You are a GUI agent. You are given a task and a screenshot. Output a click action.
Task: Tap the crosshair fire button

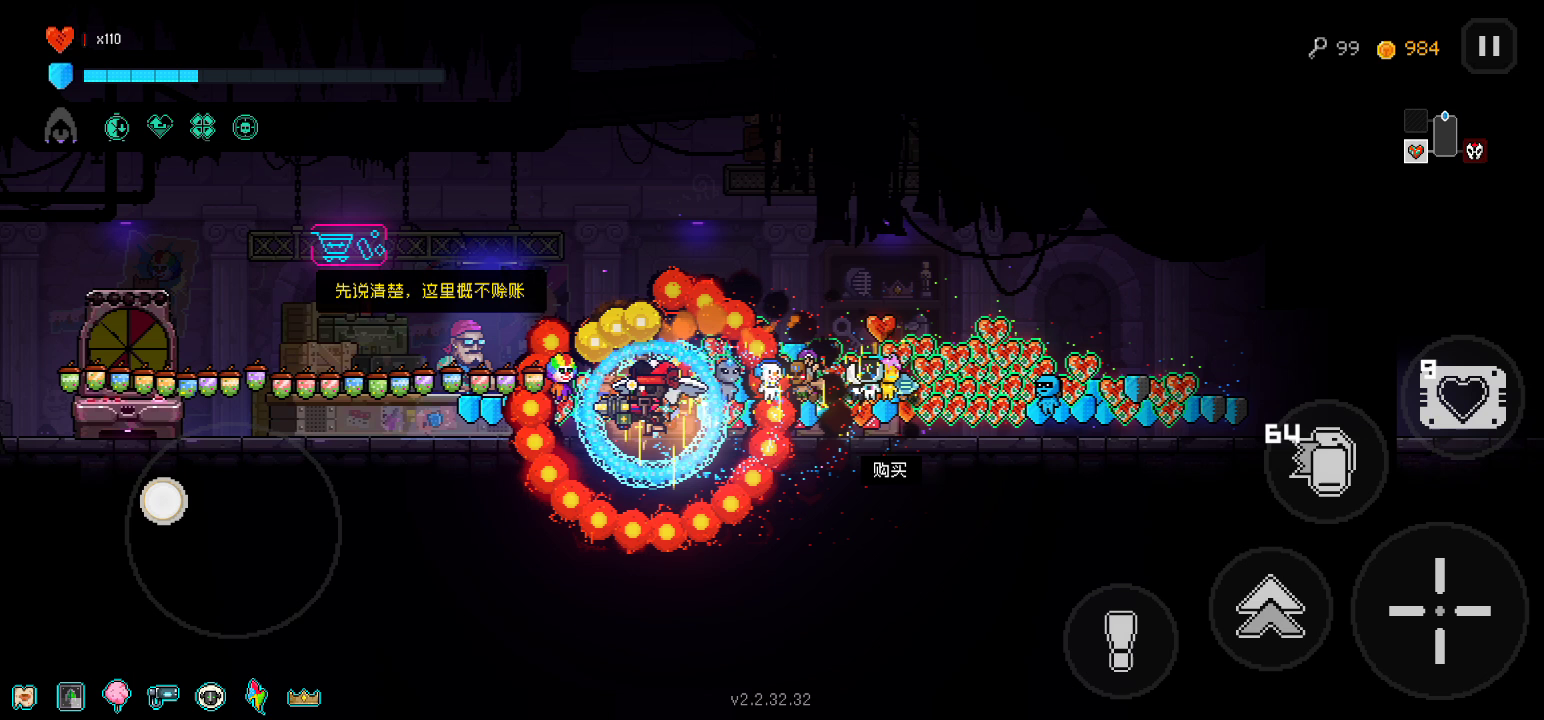(1439, 610)
